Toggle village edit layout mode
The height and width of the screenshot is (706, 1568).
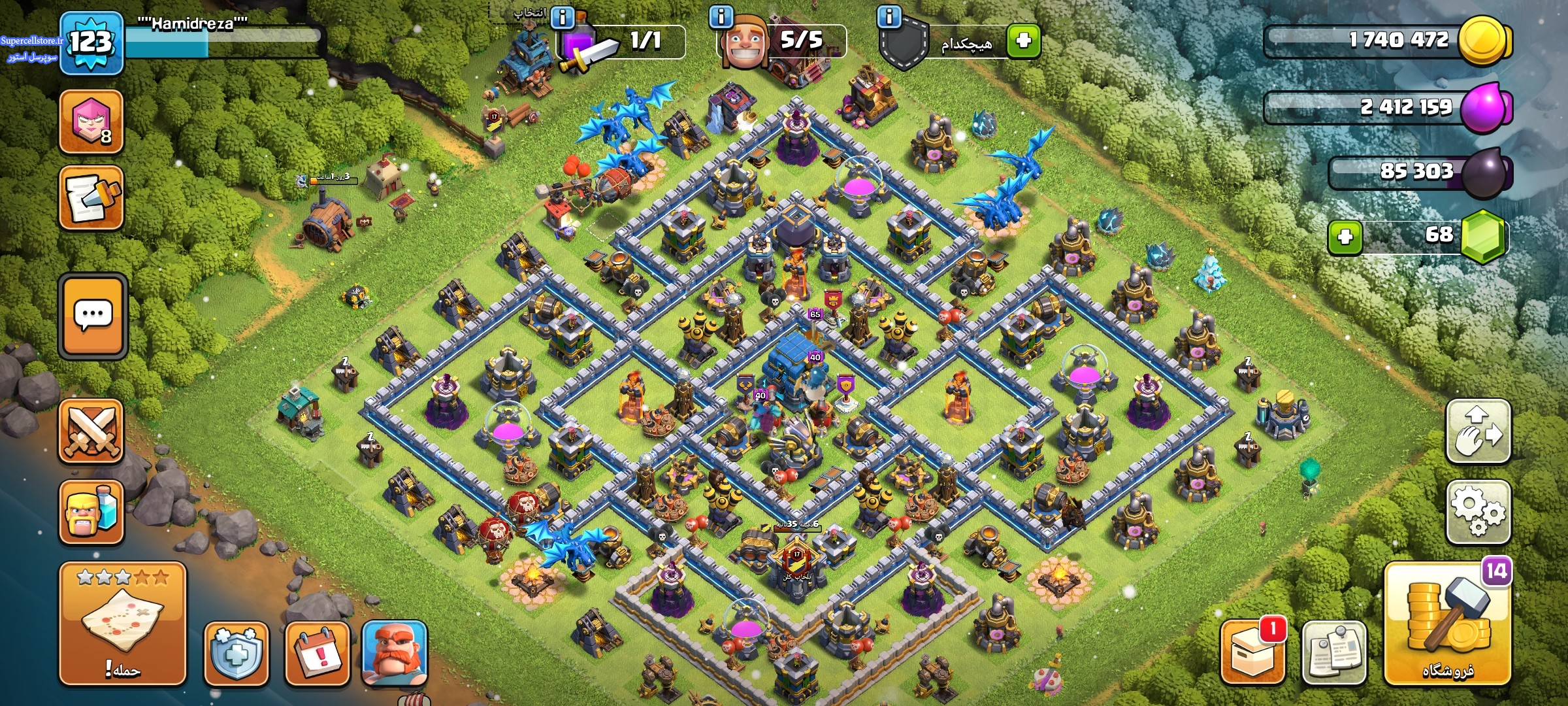(1478, 432)
